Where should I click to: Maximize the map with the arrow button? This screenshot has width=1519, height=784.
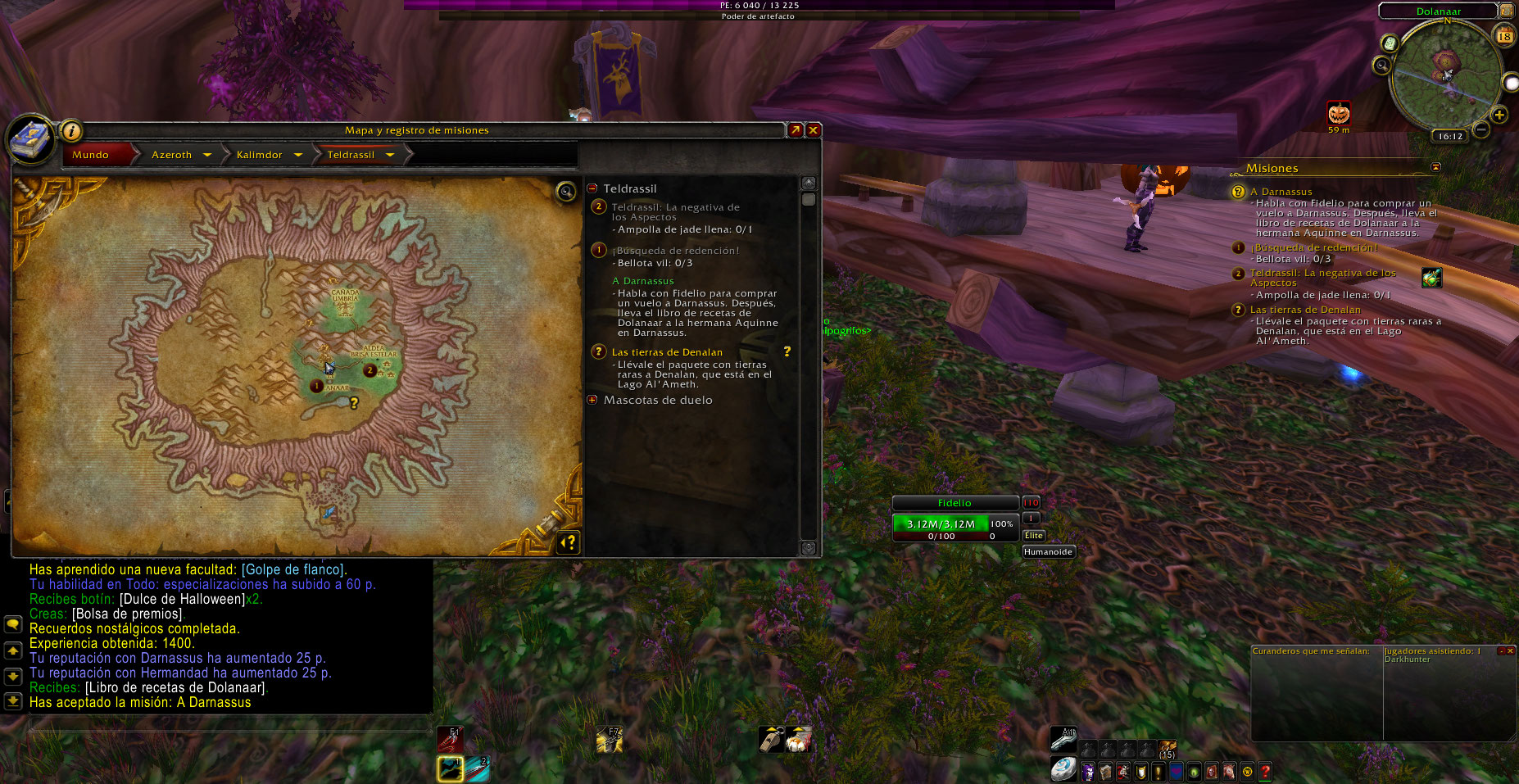click(x=795, y=130)
